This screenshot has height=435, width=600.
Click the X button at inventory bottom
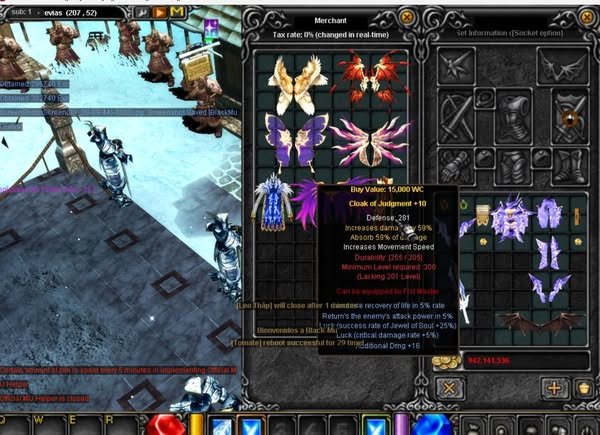(451, 388)
